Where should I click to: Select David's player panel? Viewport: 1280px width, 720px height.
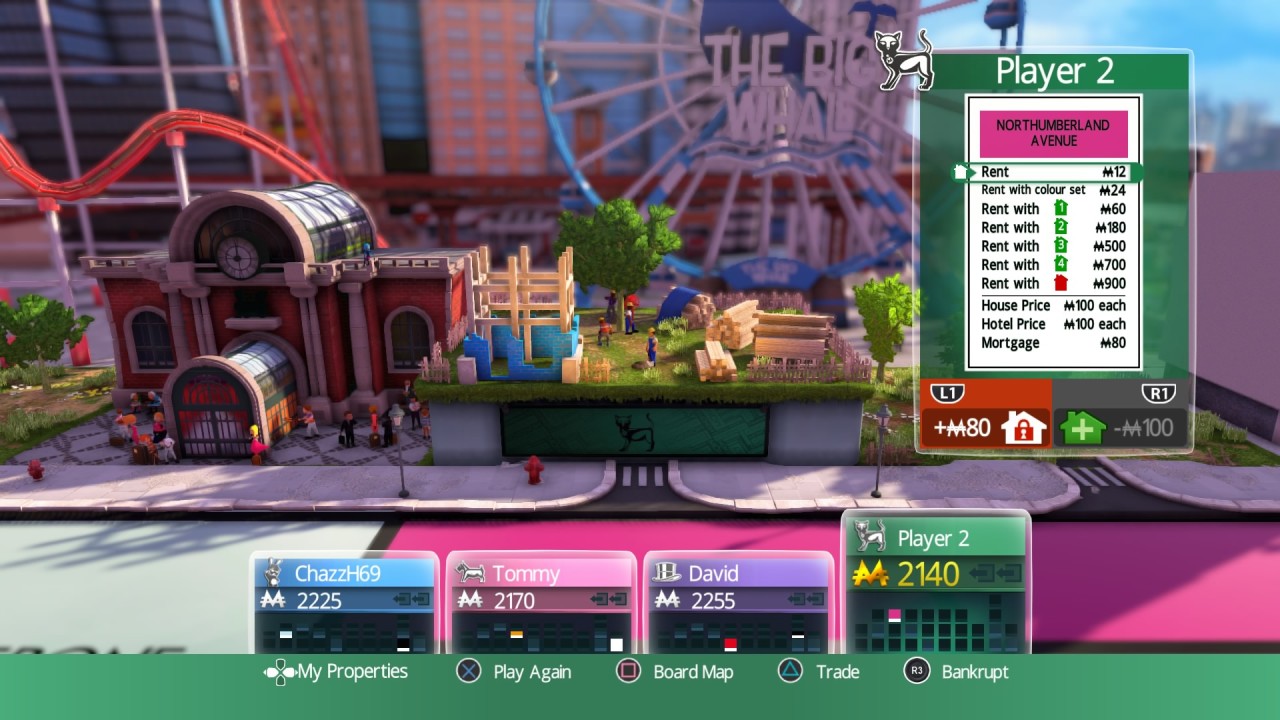[738, 602]
